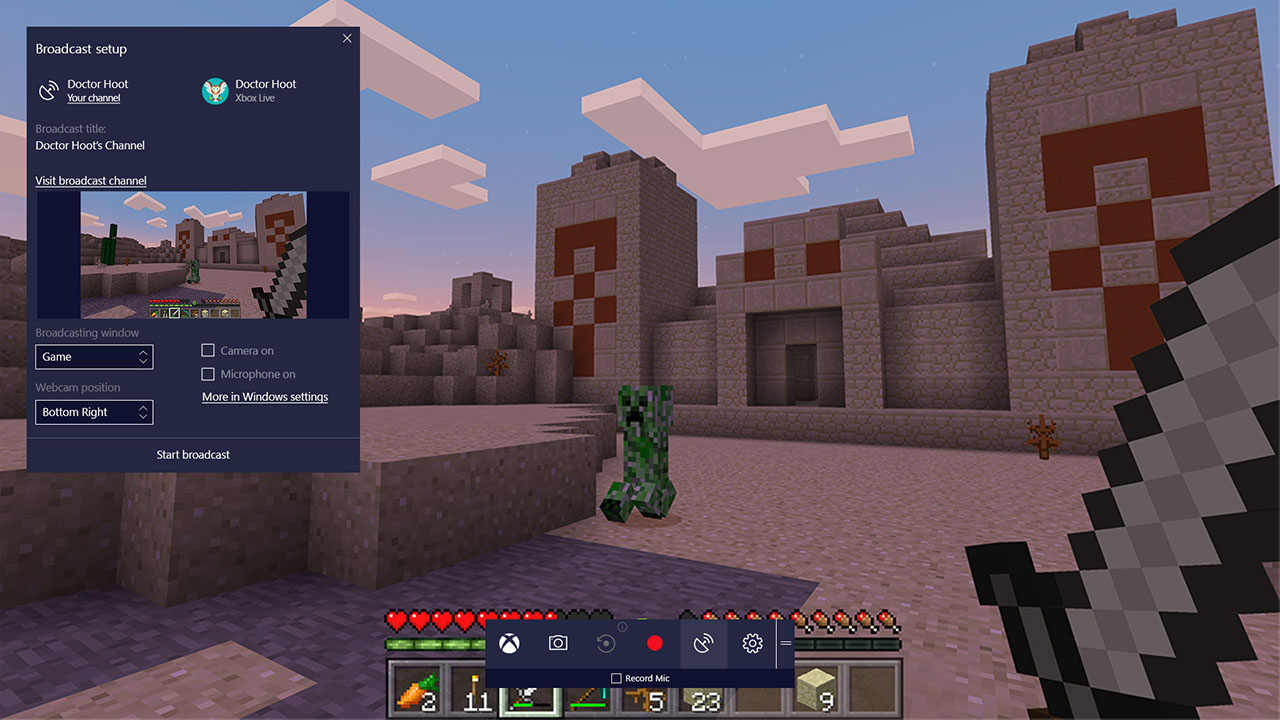The image size is (1280, 720).
Task: Select the broadcast channel icon beside Doctor Hoot
Action: tap(49, 90)
